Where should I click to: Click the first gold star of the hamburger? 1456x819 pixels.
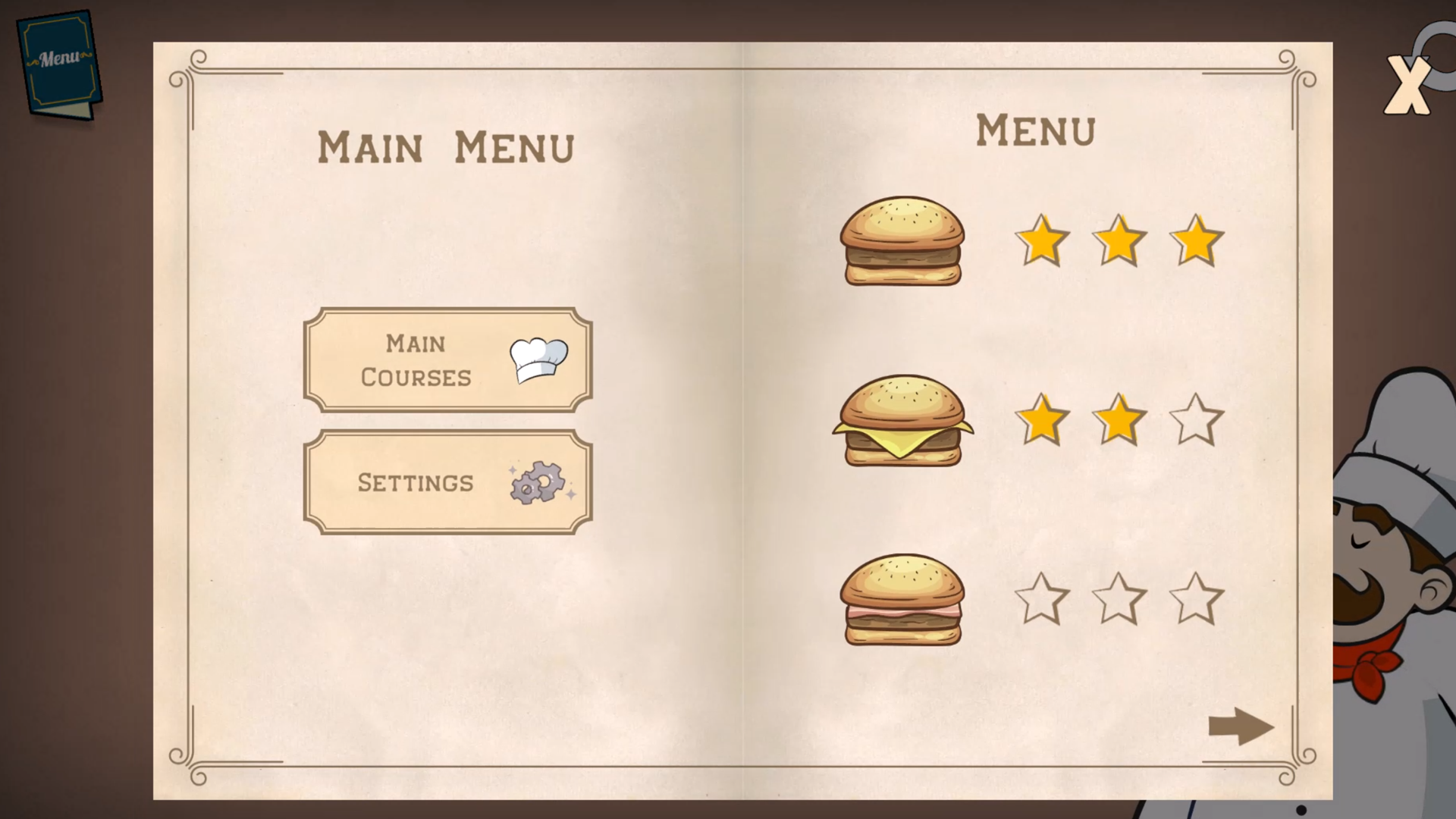pyautogui.click(x=1042, y=241)
